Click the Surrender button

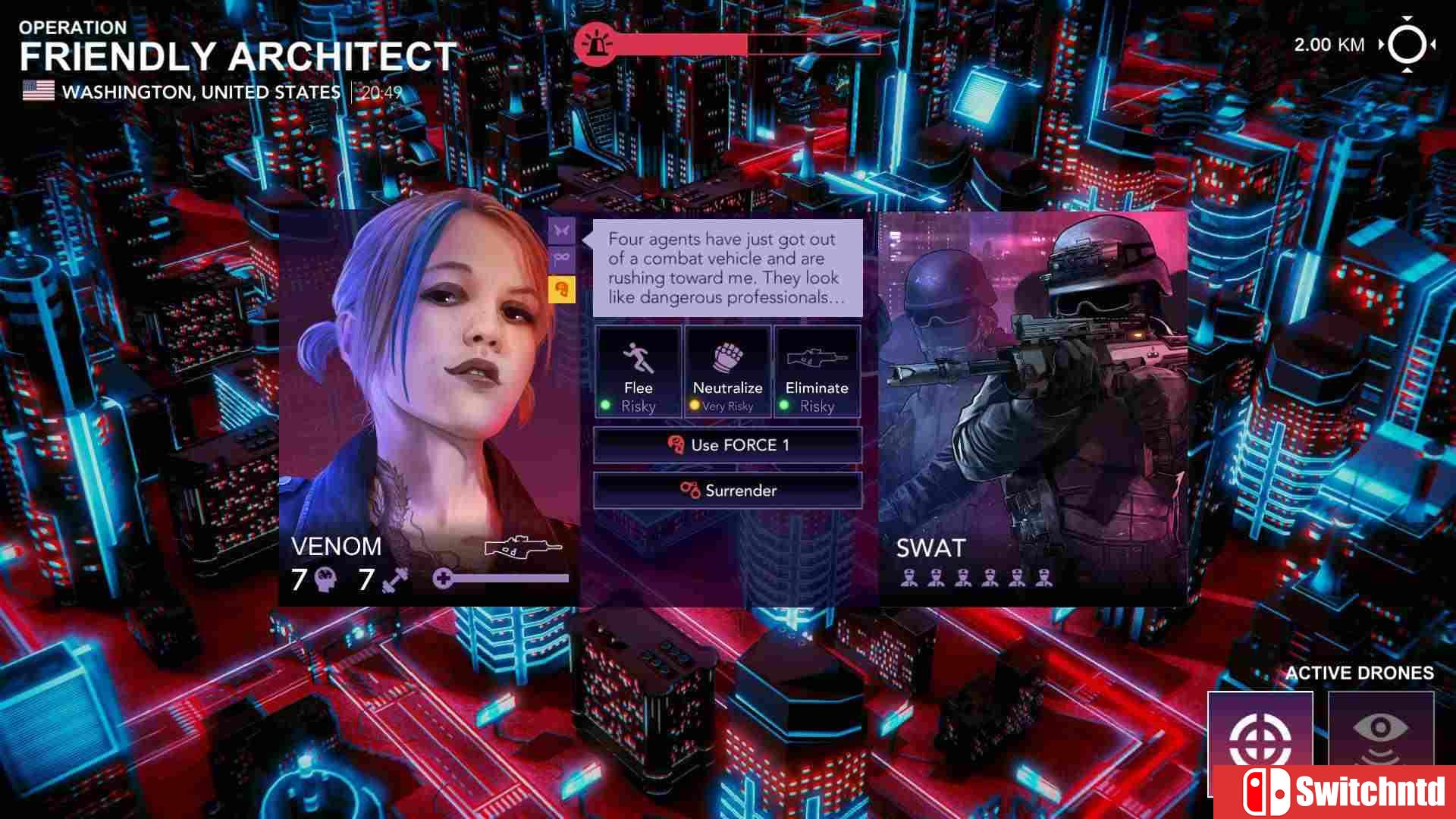tap(727, 490)
